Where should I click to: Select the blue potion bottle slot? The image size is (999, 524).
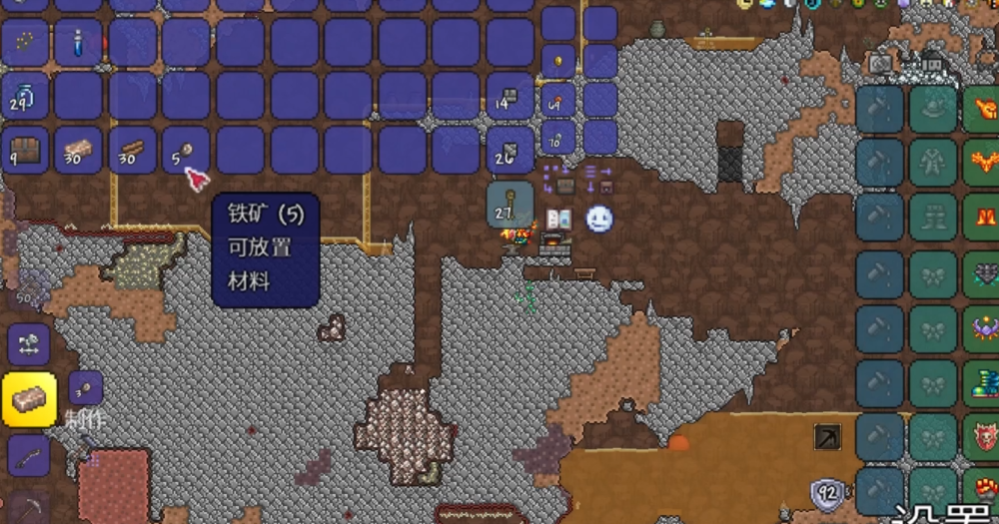pos(78,42)
